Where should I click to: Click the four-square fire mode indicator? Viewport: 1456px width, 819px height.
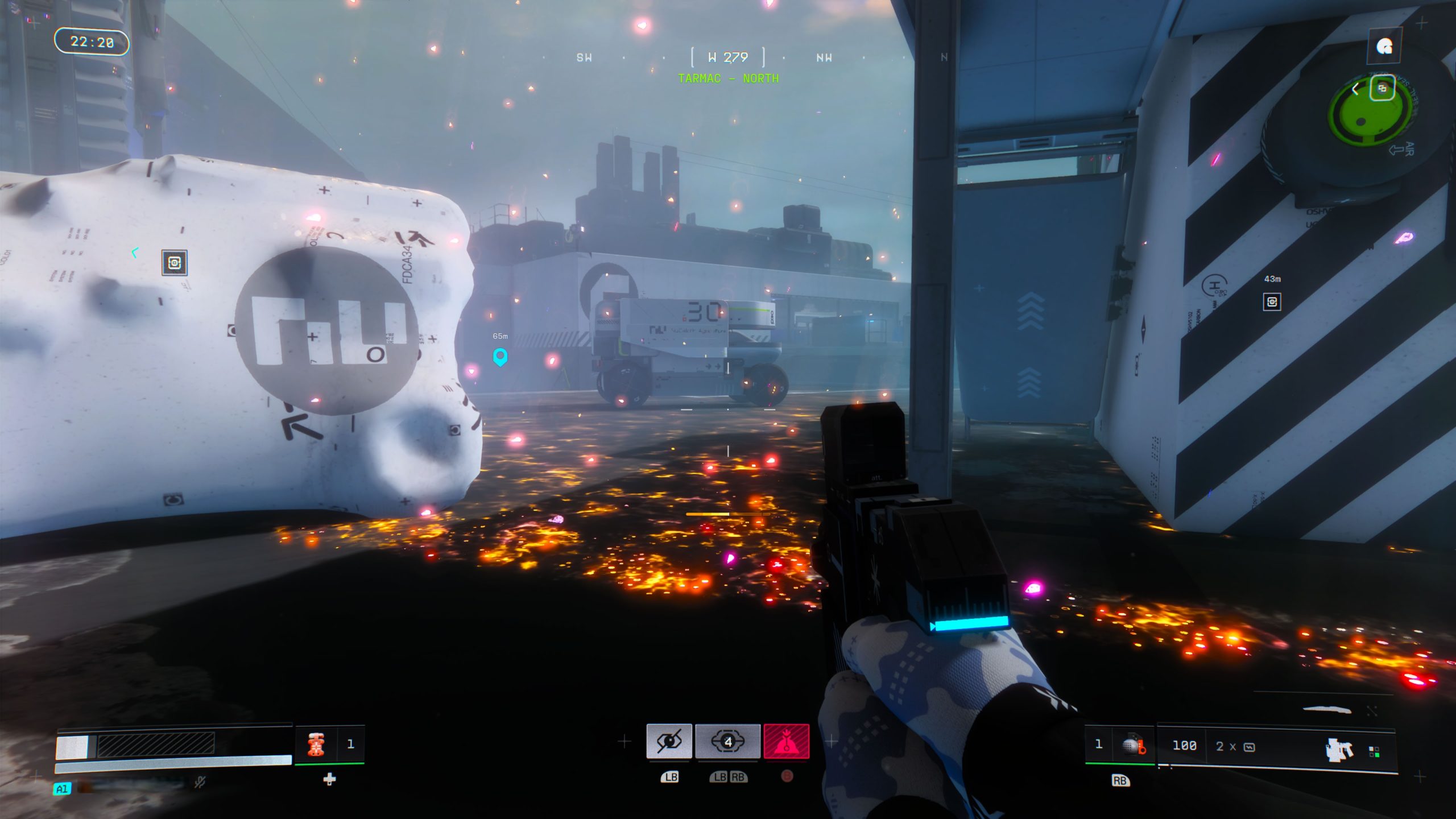[1374, 752]
